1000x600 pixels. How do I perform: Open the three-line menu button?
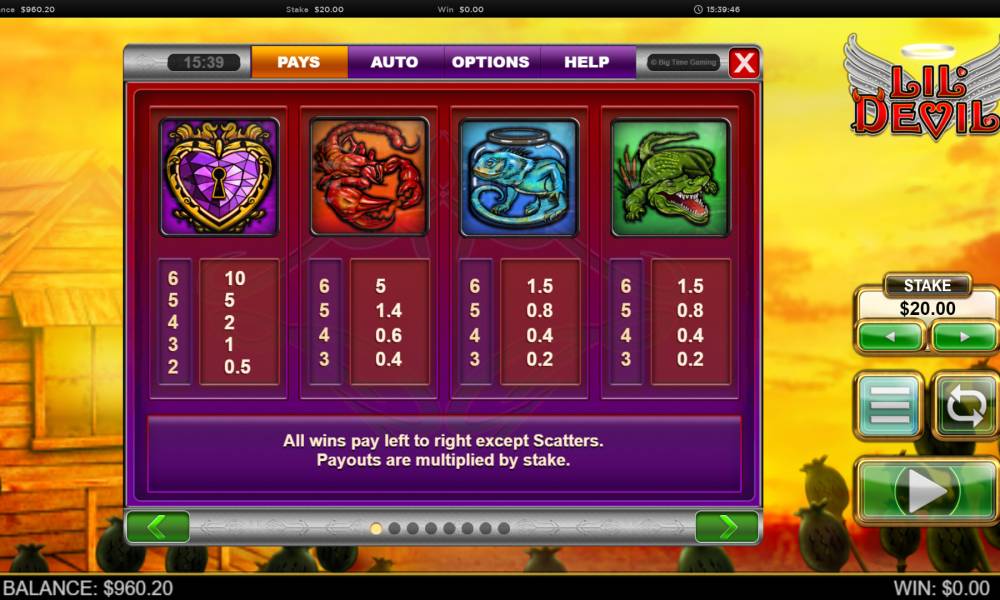(889, 405)
